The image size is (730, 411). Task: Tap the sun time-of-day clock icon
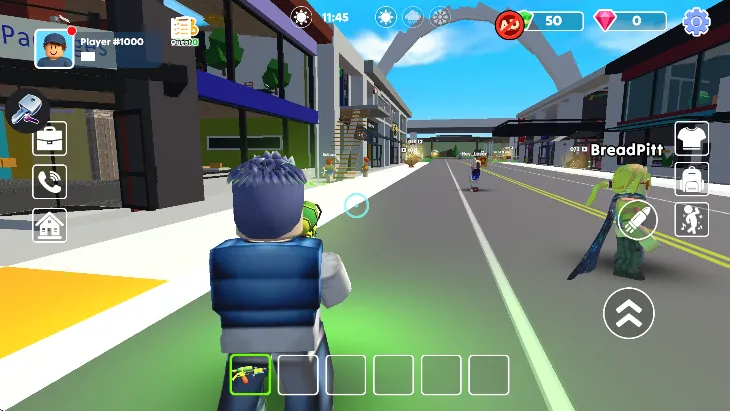(301, 17)
